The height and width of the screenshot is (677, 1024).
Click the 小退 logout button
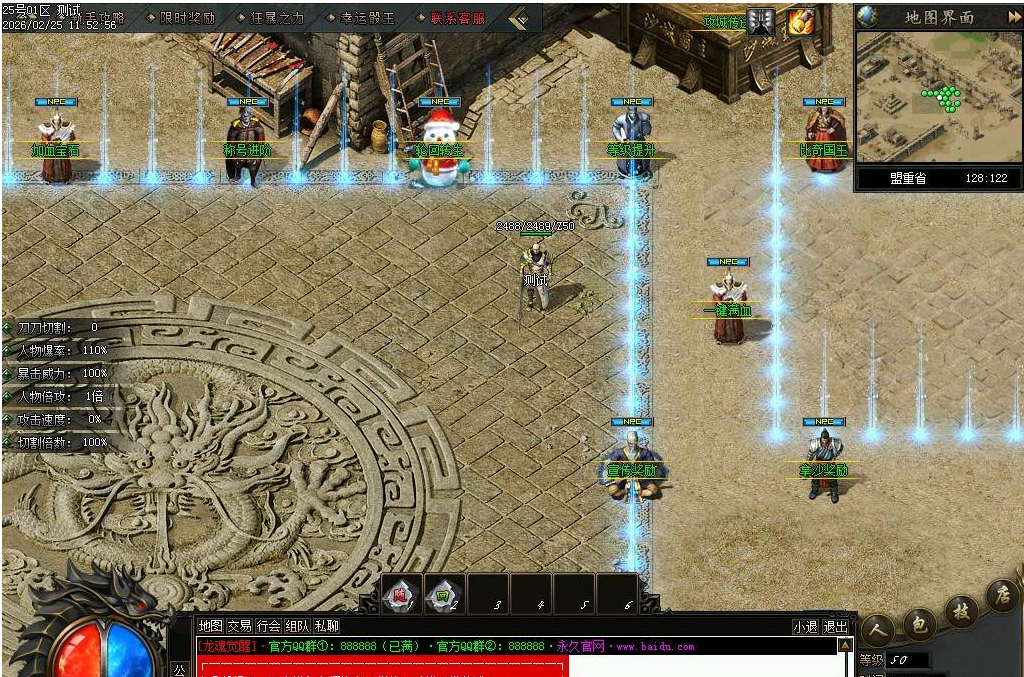[x=805, y=627]
